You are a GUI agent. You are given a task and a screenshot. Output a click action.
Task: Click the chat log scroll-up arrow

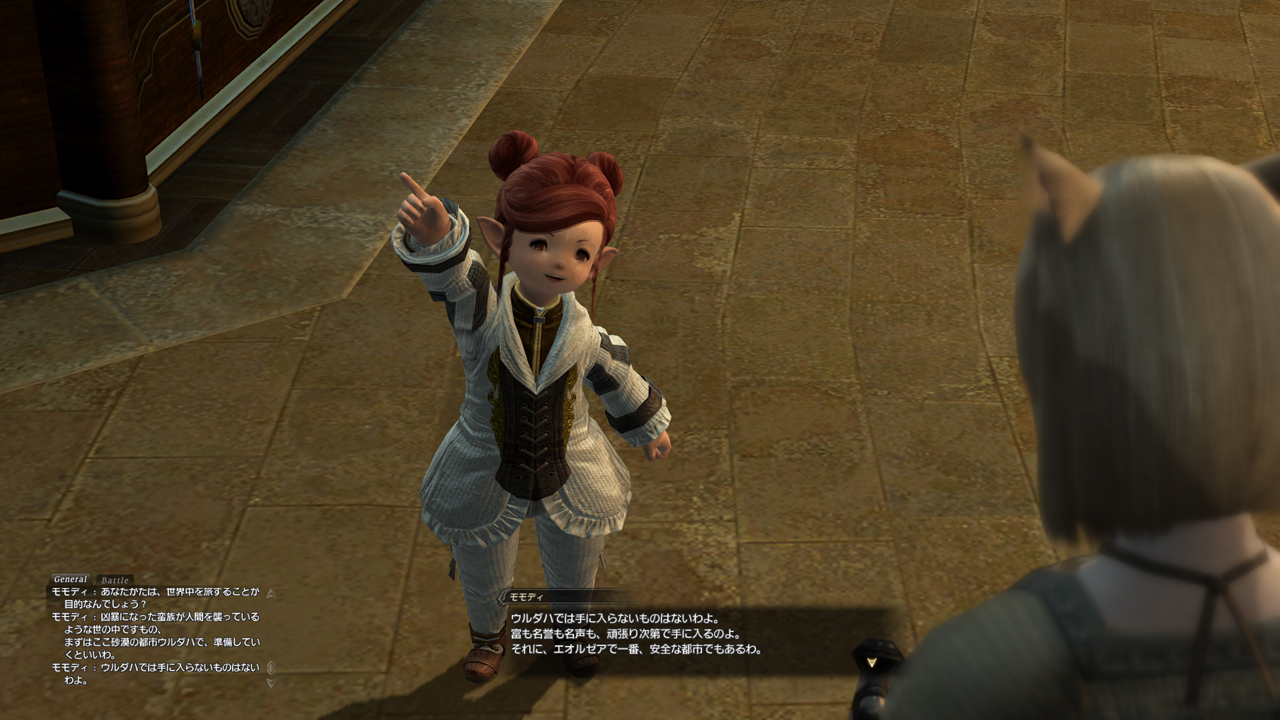(271, 592)
